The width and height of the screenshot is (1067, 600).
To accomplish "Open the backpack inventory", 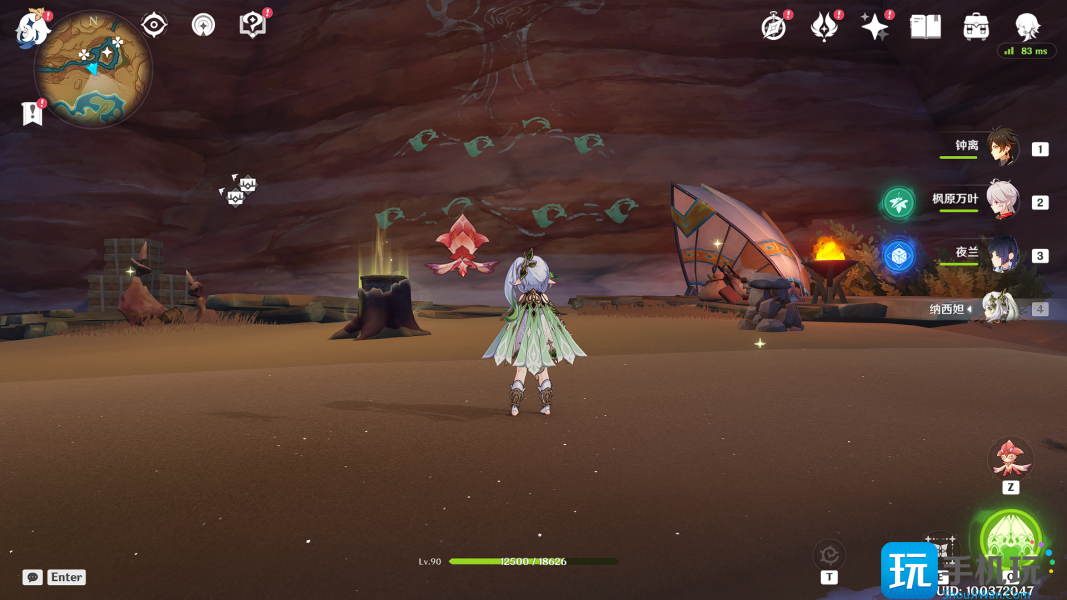I will pyautogui.click(x=976, y=27).
